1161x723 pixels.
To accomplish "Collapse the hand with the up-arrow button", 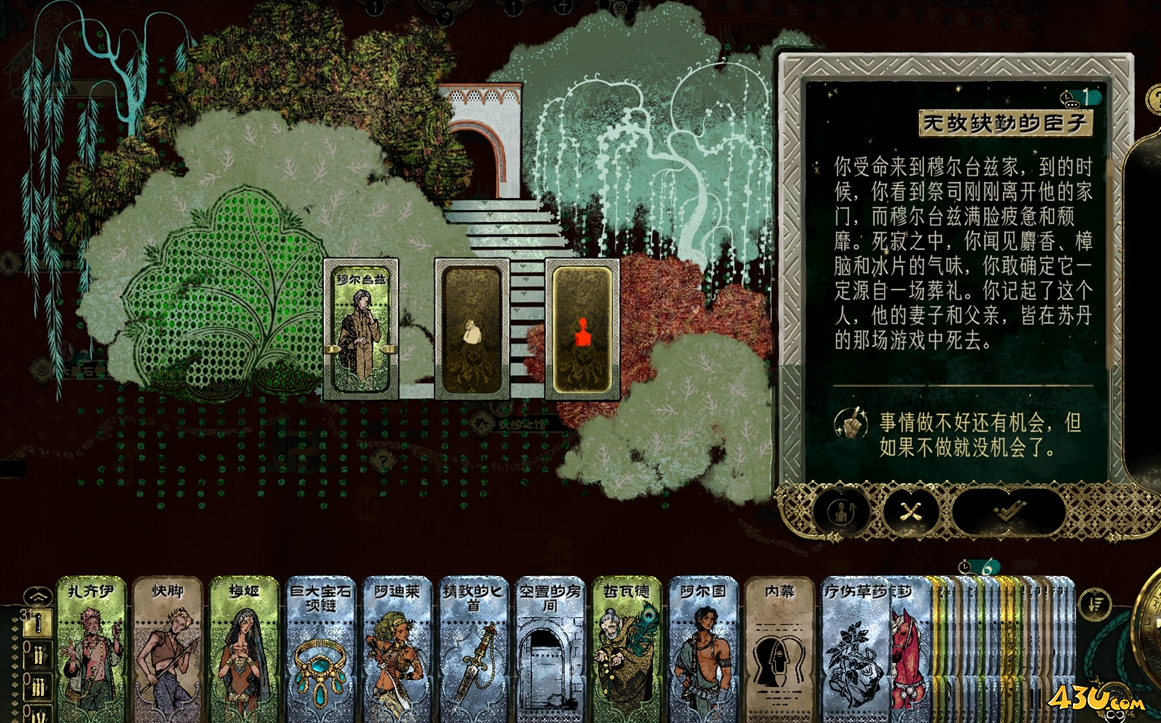I will 37,596.
